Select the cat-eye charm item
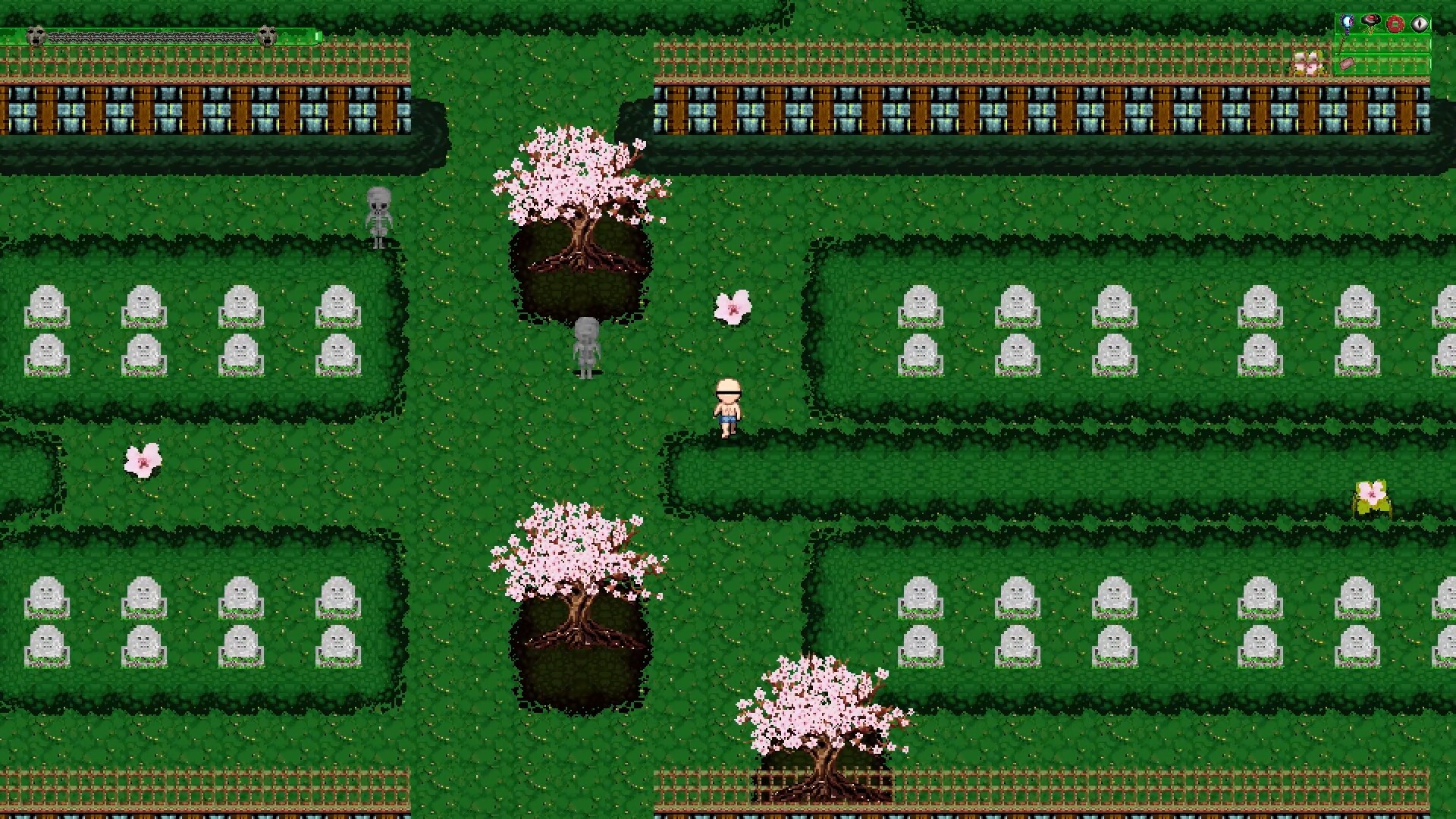This screenshot has height=819, width=1456. (1419, 24)
